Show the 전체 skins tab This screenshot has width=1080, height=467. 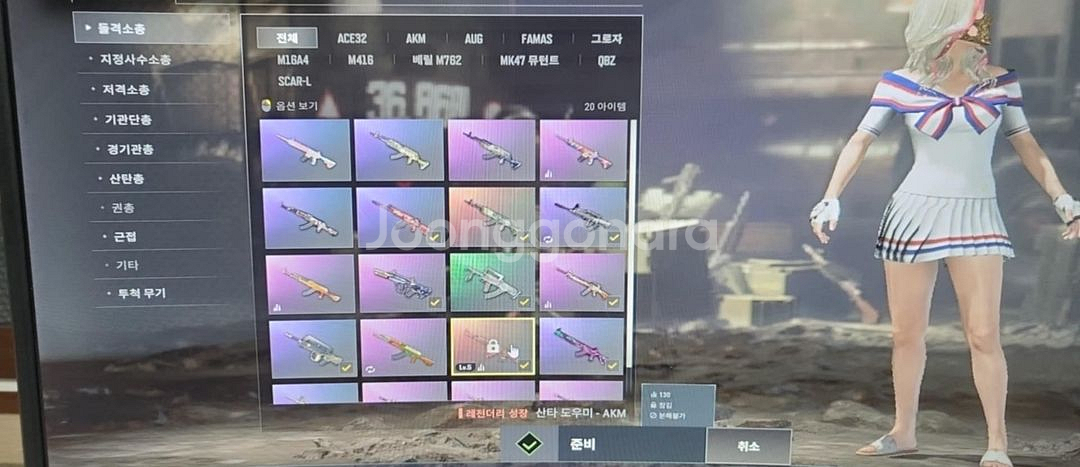point(287,38)
